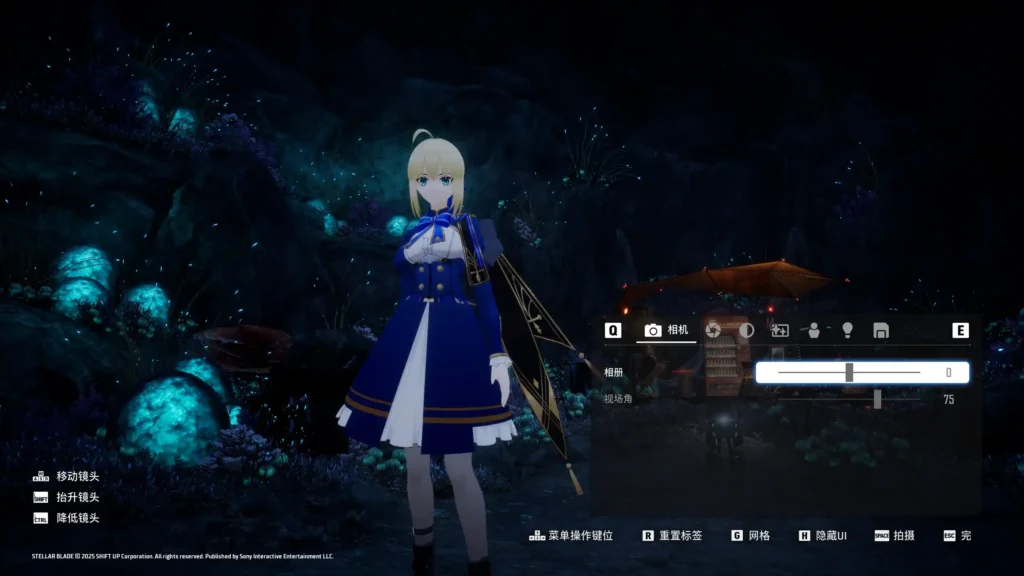Click the 视场角 field-of-view slider

point(877,399)
